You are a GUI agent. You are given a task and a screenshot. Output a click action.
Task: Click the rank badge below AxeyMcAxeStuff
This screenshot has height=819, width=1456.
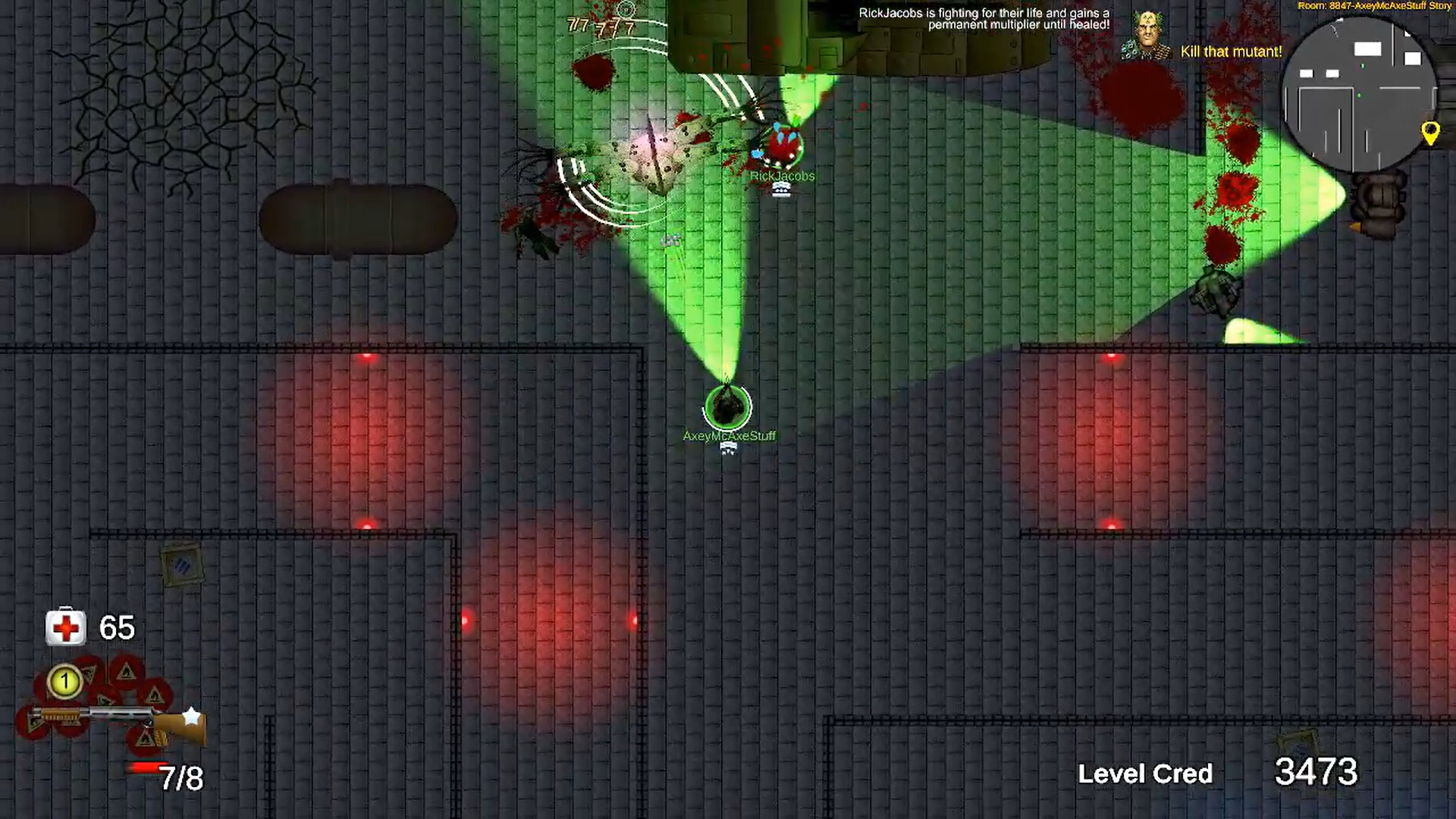[727, 449]
